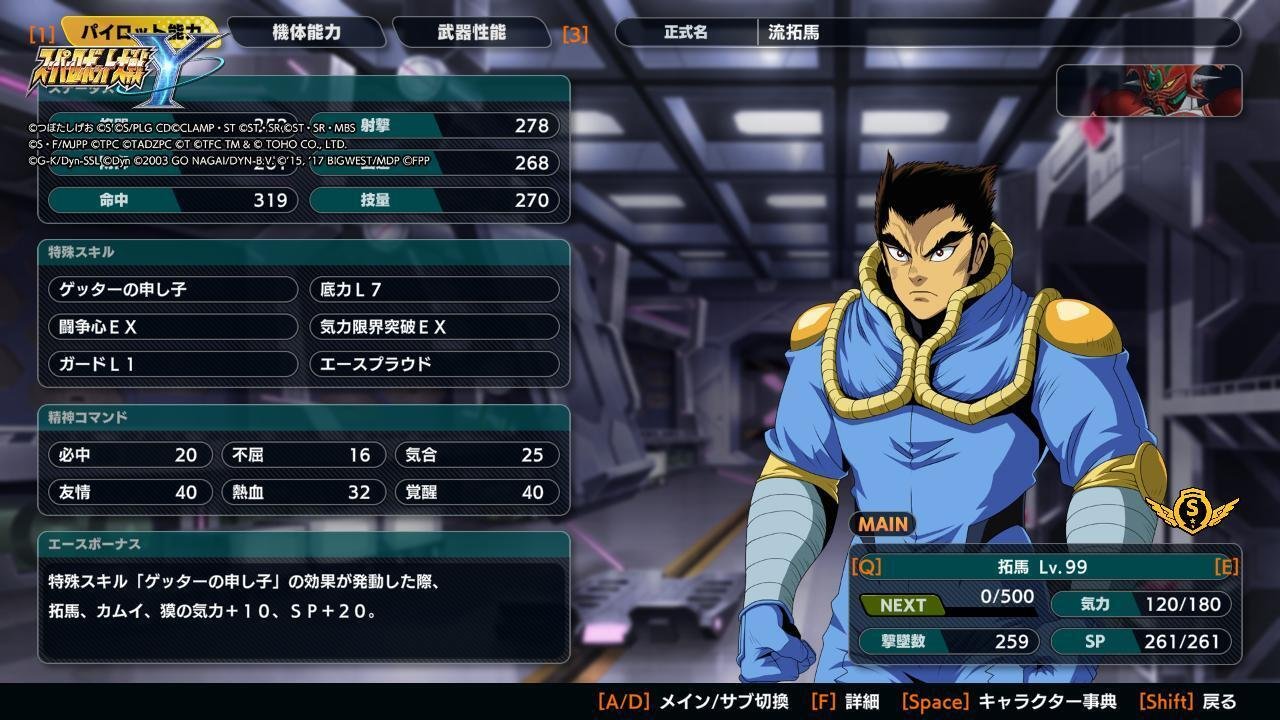The height and width of the screenshot is (720, 1280).
Task: Select the ゲッターの申し子 skill
Action: point(173,290)
